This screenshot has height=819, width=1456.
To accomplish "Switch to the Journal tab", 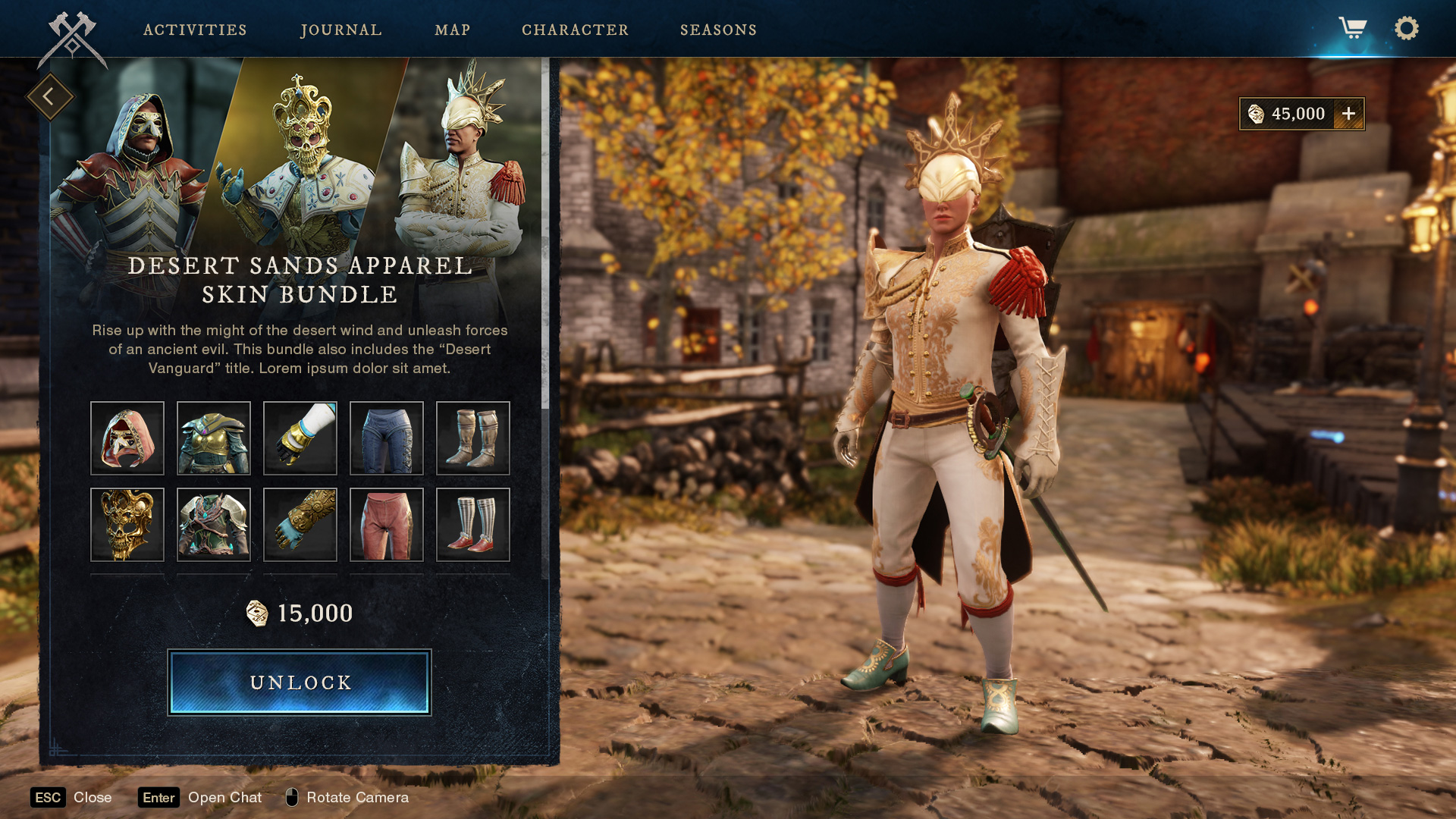I will 341,30.
